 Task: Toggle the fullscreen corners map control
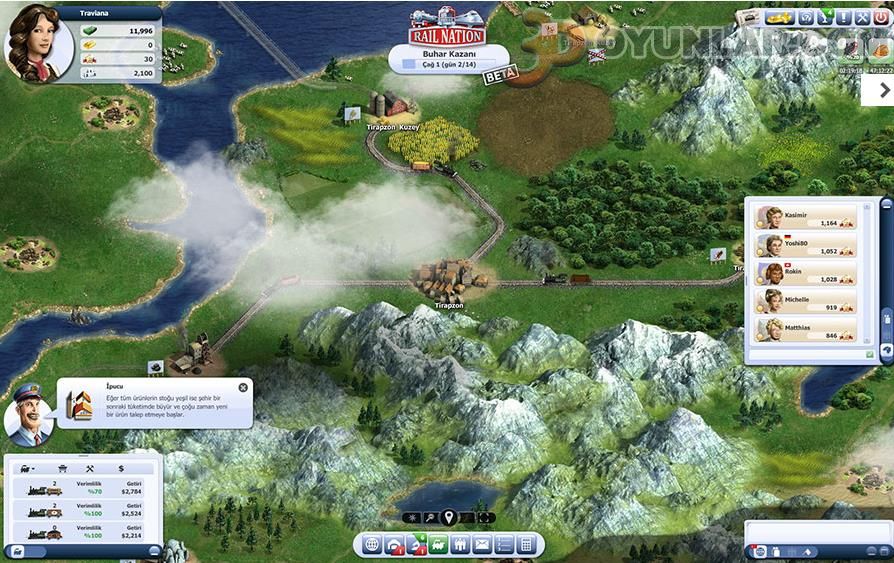tap(486, 517)
